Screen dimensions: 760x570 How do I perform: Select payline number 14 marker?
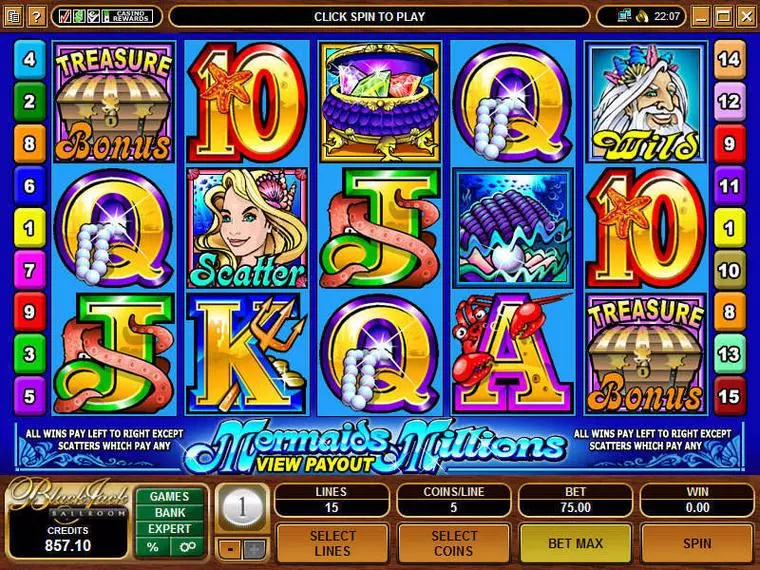pyautogui.click(x=729, y=60)
